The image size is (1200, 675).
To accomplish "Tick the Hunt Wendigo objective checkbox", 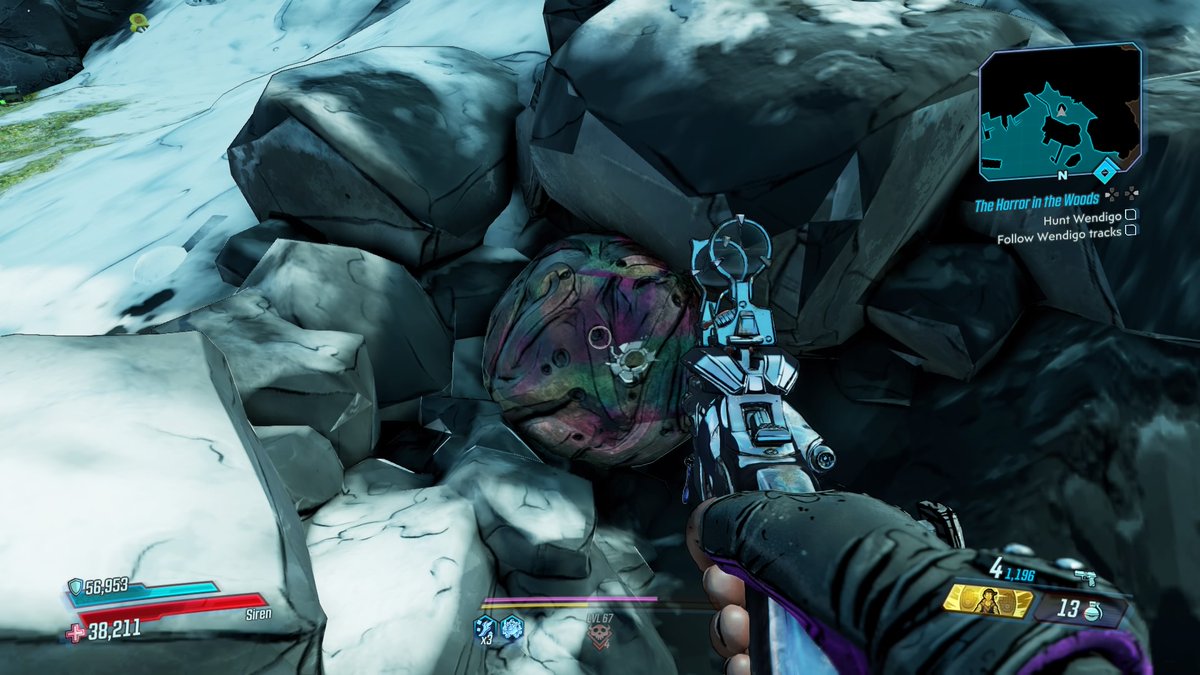I will pyautogui.click(x=1130, y=215).
